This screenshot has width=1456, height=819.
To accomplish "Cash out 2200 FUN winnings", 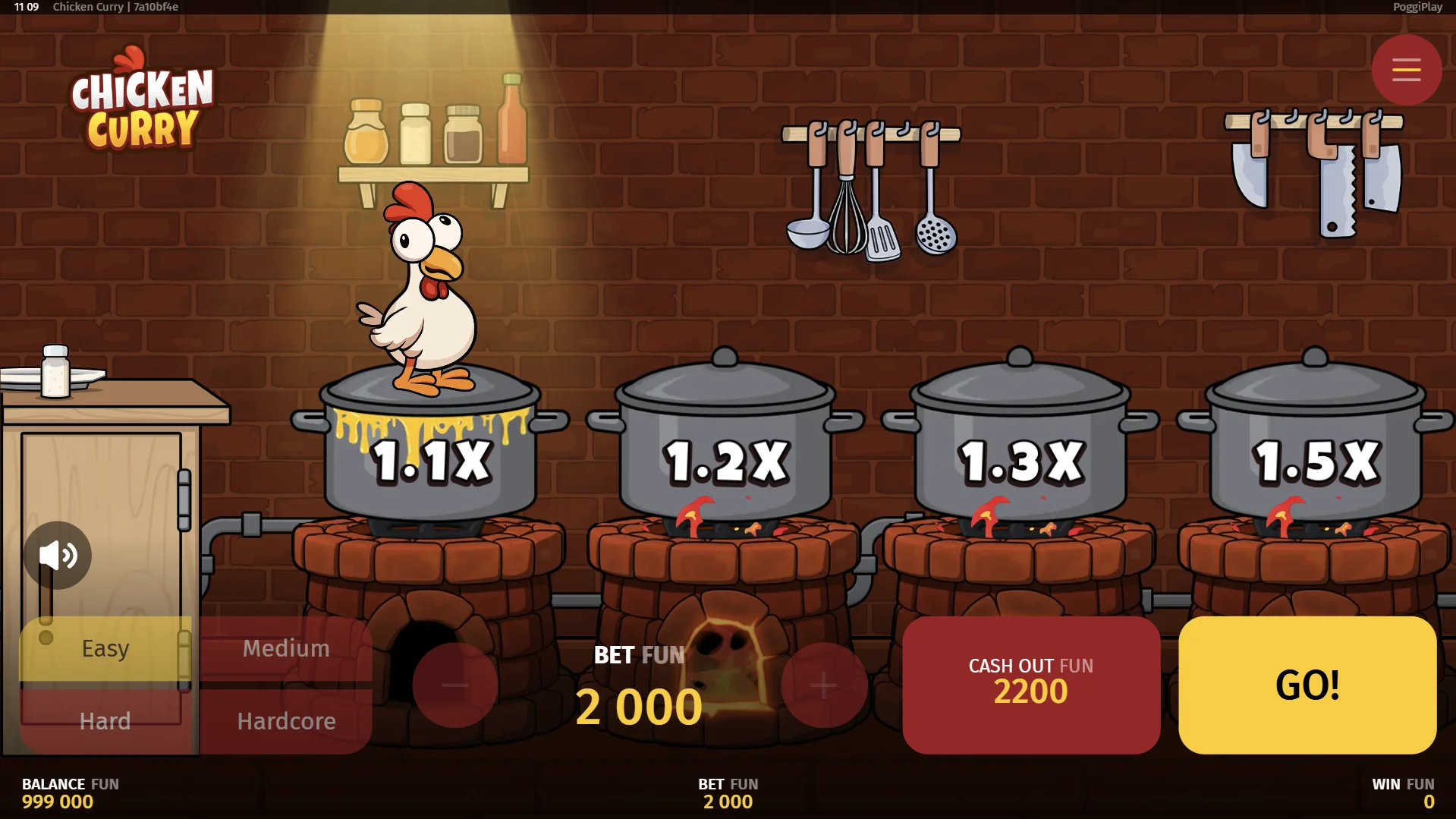I will [1030, 685].
